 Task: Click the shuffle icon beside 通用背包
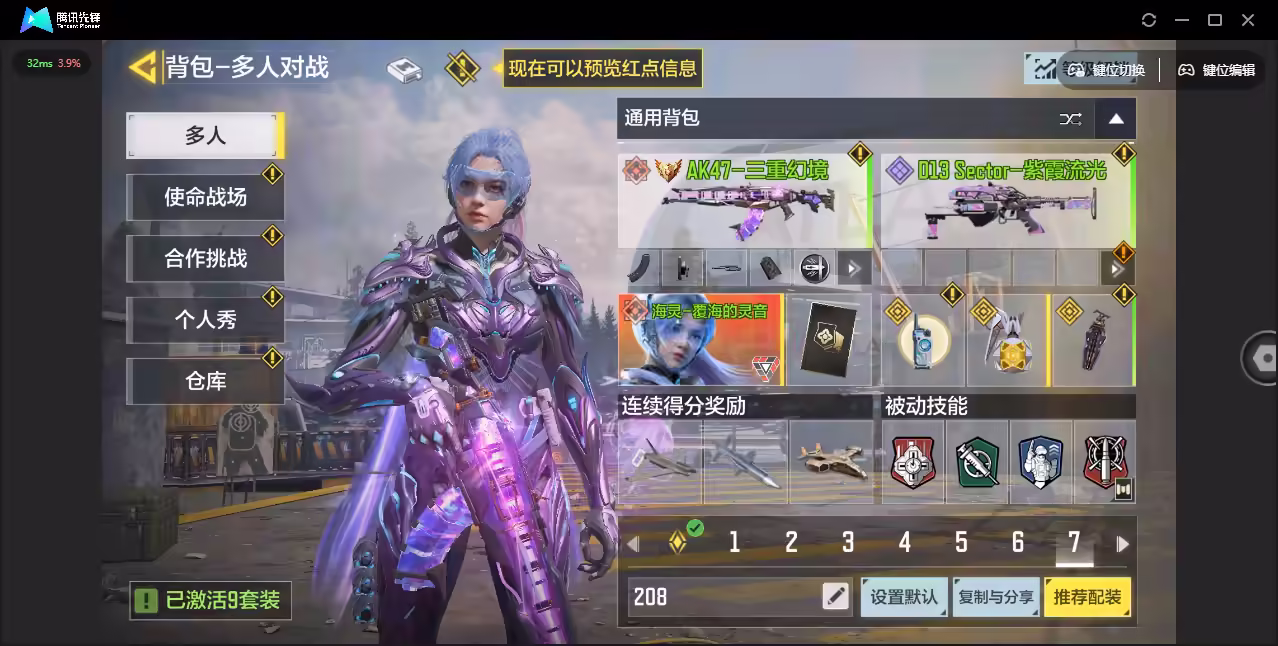pos(1070,119)
